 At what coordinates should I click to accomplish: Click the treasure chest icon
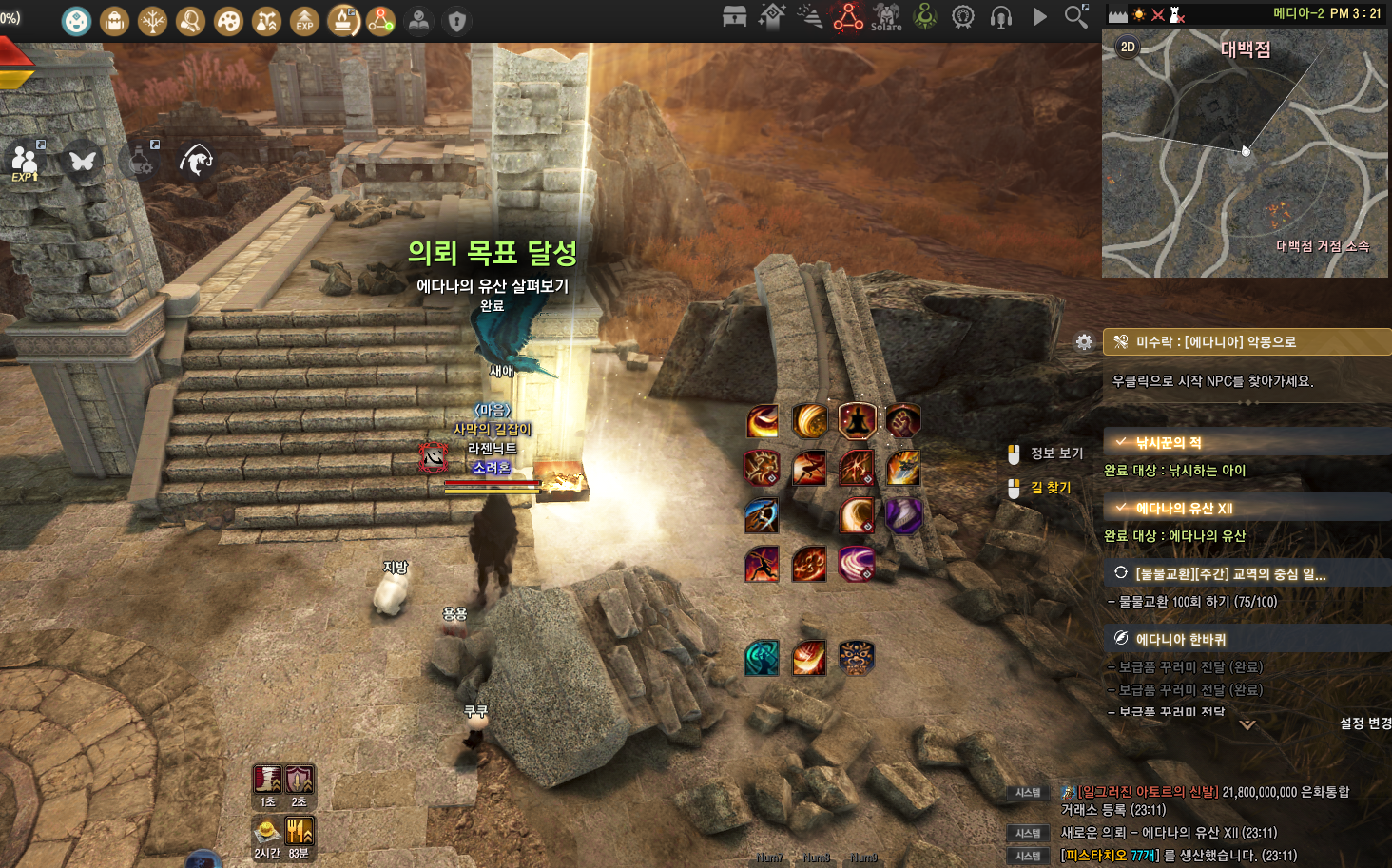click(x=734, y=16)
